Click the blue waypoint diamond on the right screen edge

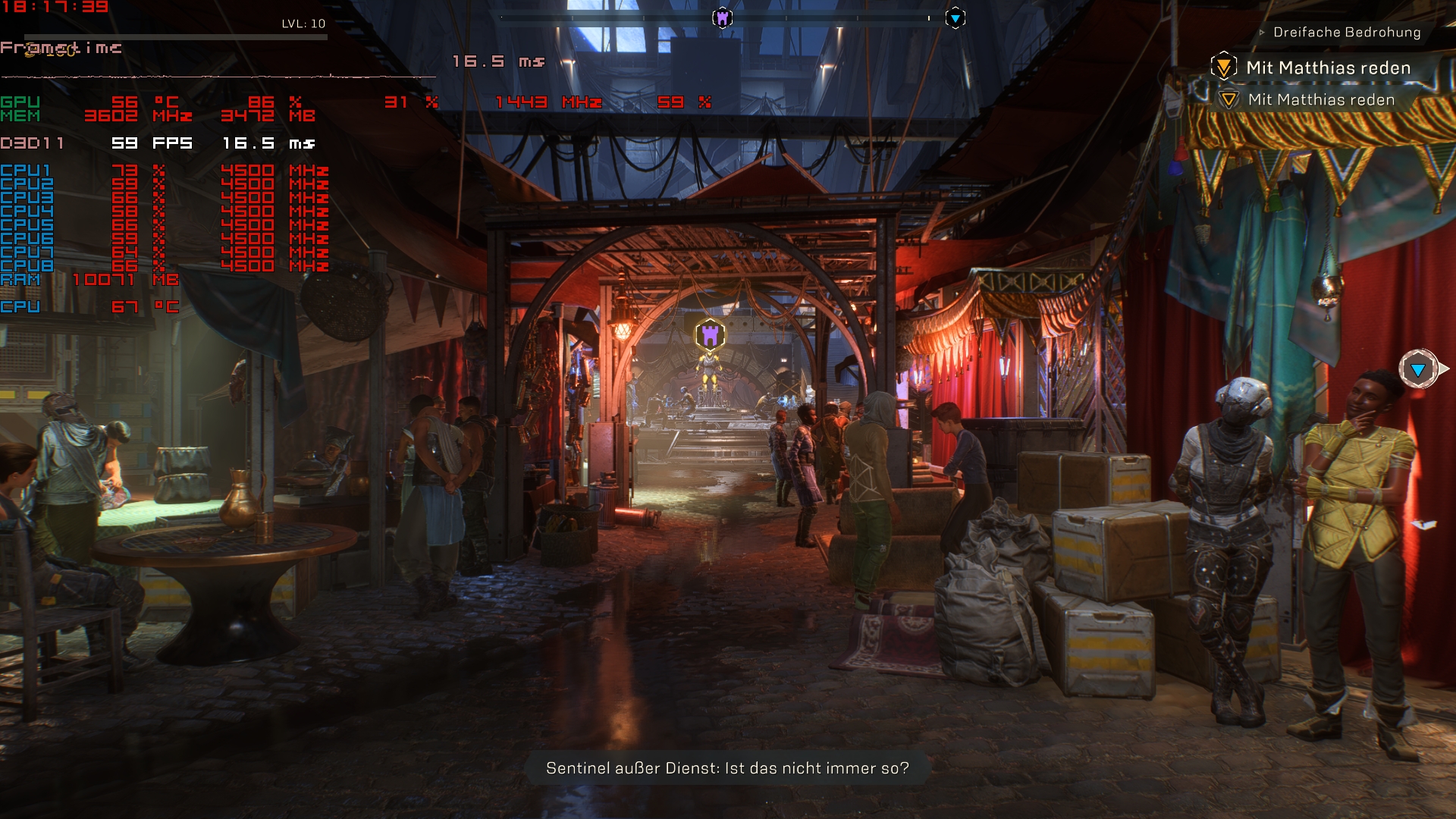click(x=1417, y=371)
